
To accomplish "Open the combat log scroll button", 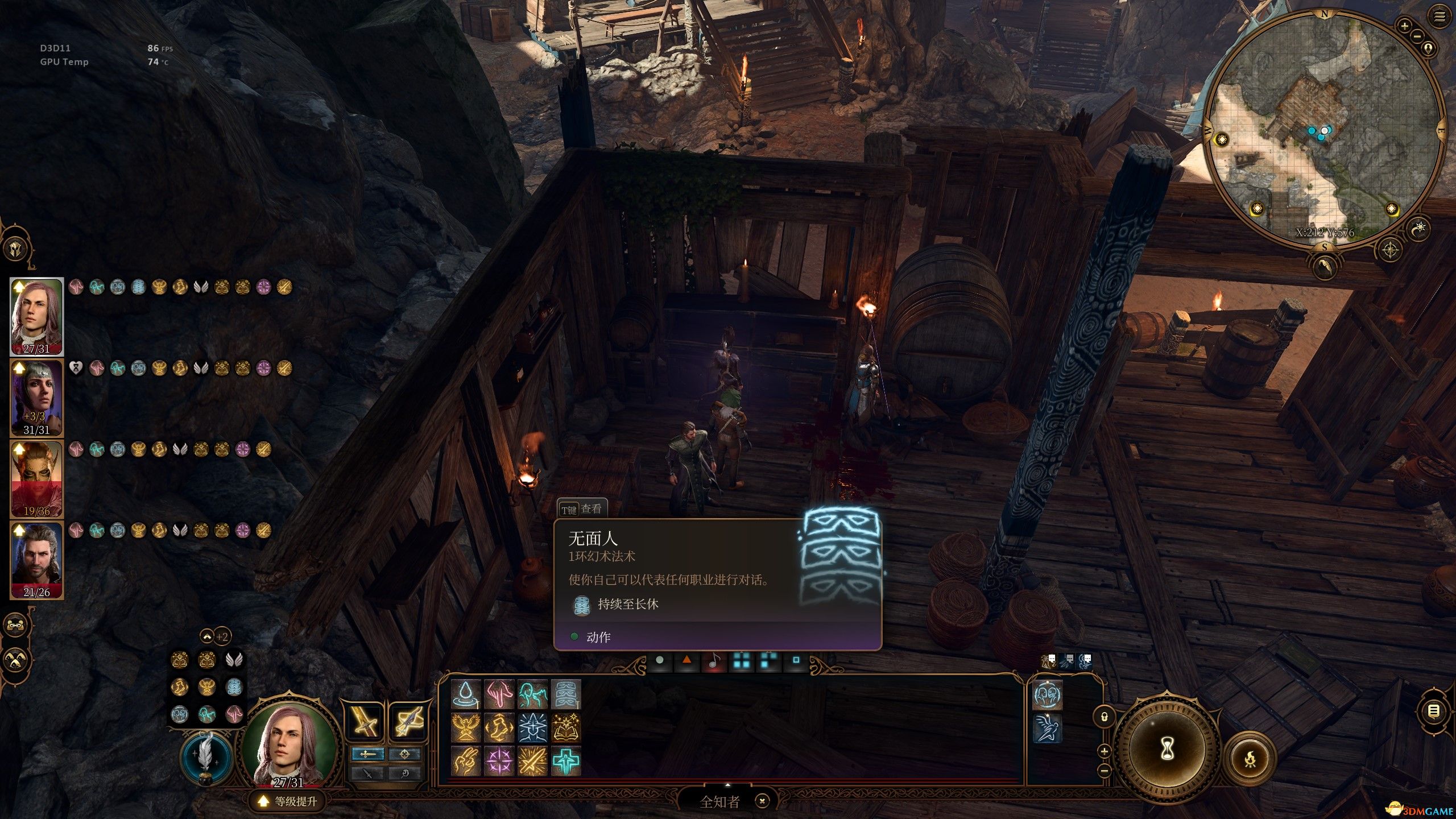I will (x=1433, y=710).
